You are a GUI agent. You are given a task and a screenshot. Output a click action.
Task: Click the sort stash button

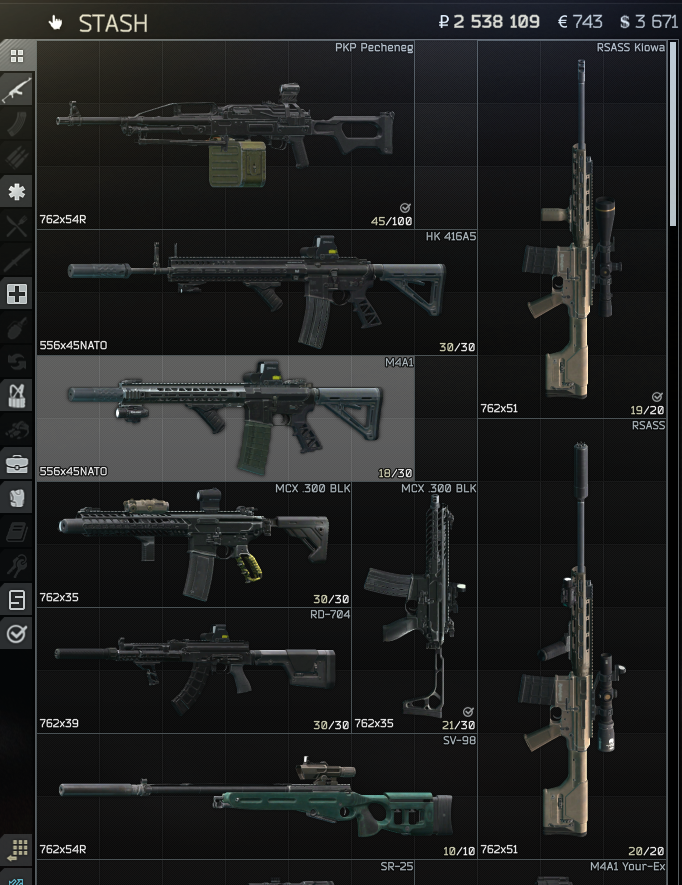pos(19,850)
